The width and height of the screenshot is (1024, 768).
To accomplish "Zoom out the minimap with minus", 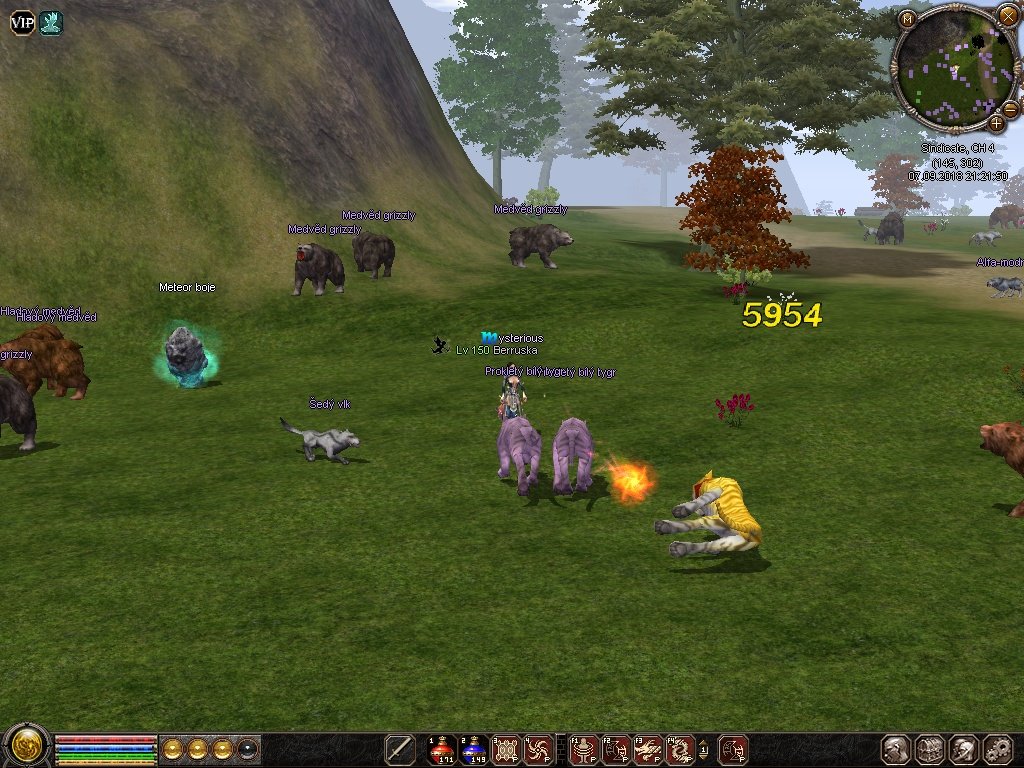I will 1011,108.
